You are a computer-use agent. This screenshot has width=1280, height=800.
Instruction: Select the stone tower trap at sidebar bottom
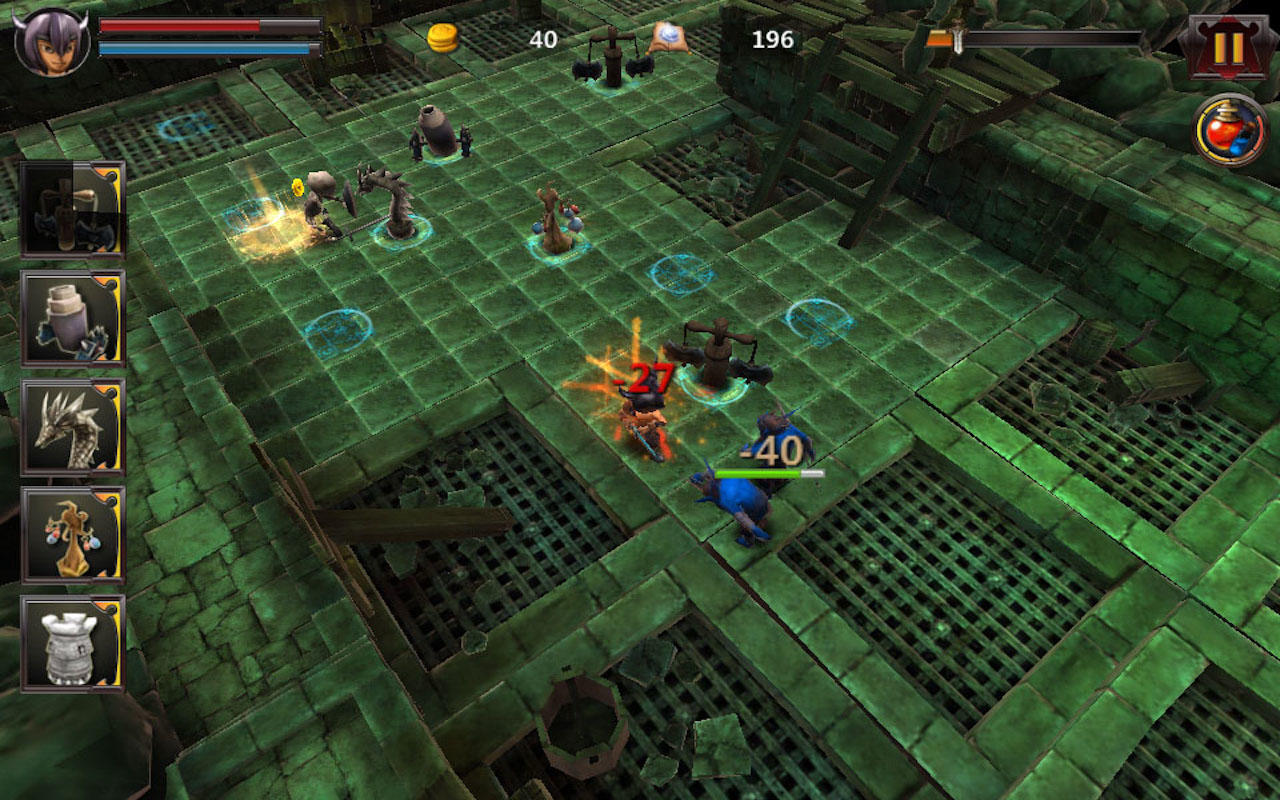tap(72, 645)
